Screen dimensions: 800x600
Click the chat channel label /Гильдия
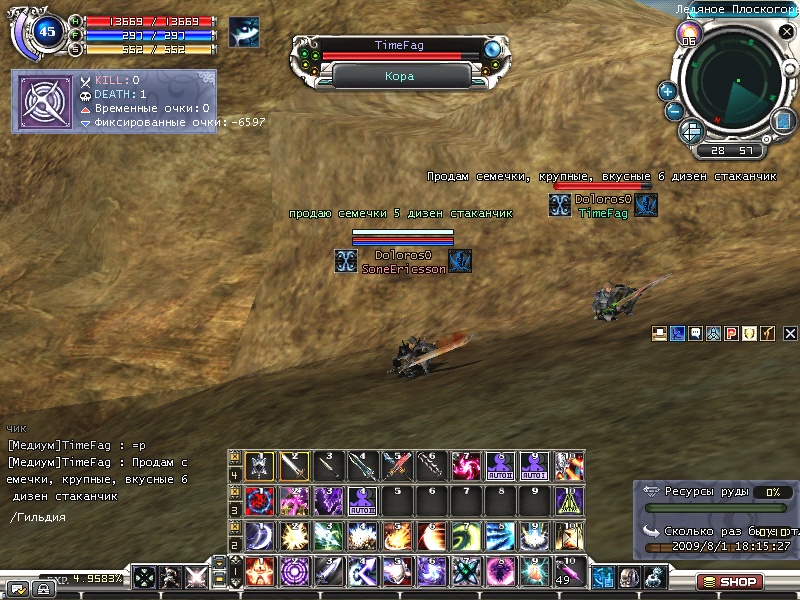pyautogui.click(x=39, y=517)
